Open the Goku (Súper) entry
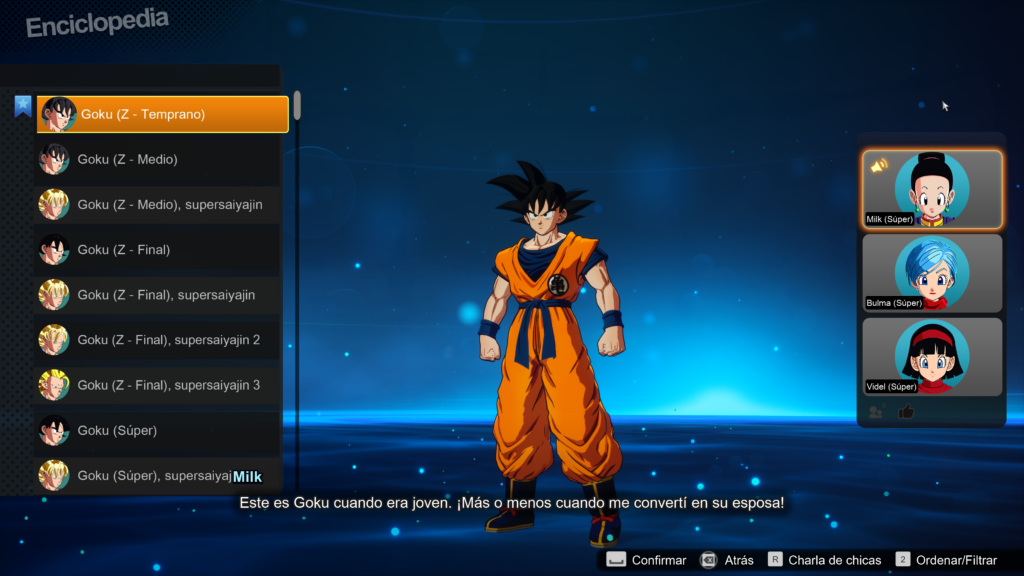Image resolution: width=1024 pixels, height=576 pixels. tap(158, 430)
